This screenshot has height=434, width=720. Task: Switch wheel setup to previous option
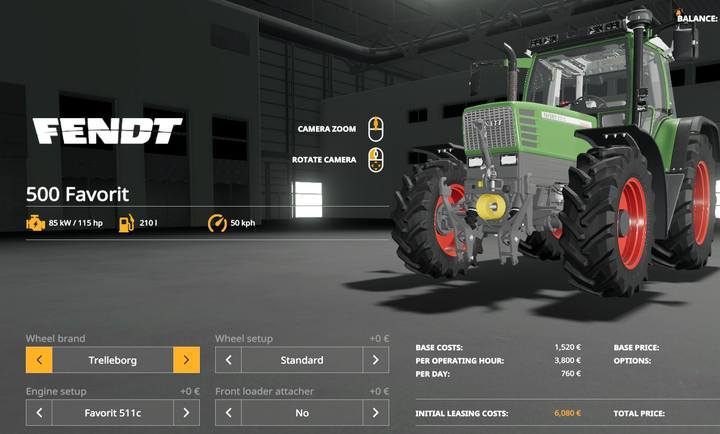pos(228,360)
